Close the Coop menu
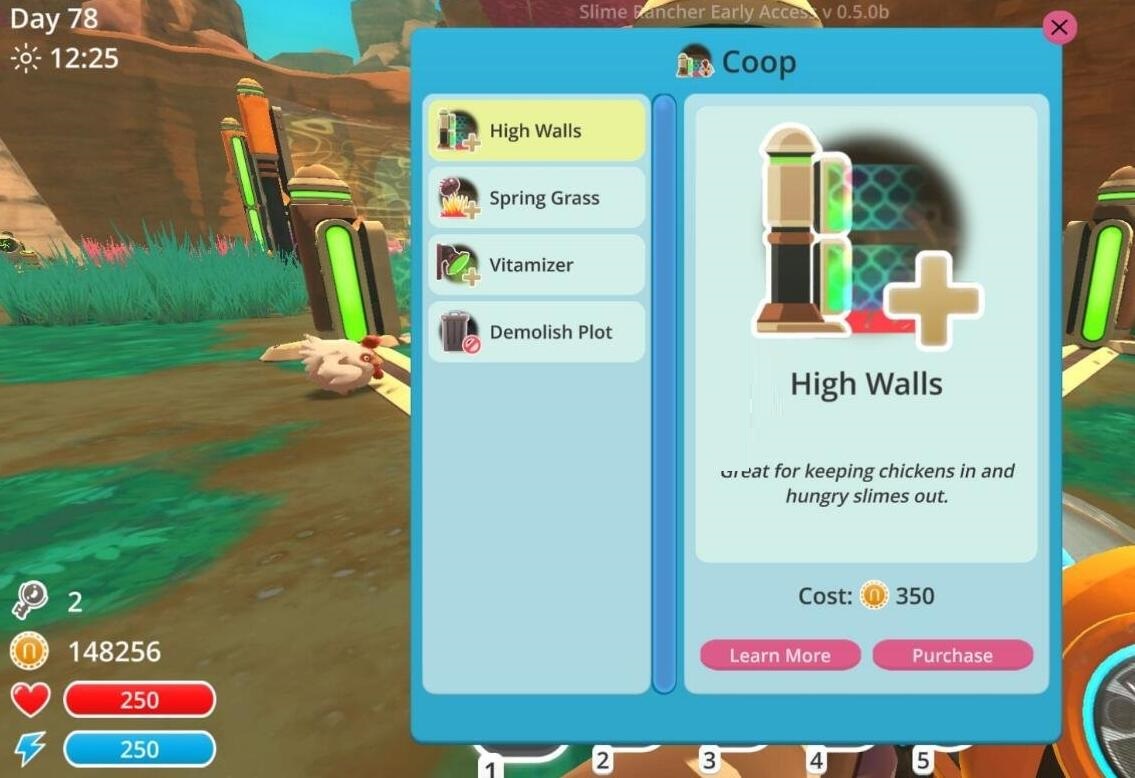The height and width of the screenshot is (778, 1135). click(1059, 28)
